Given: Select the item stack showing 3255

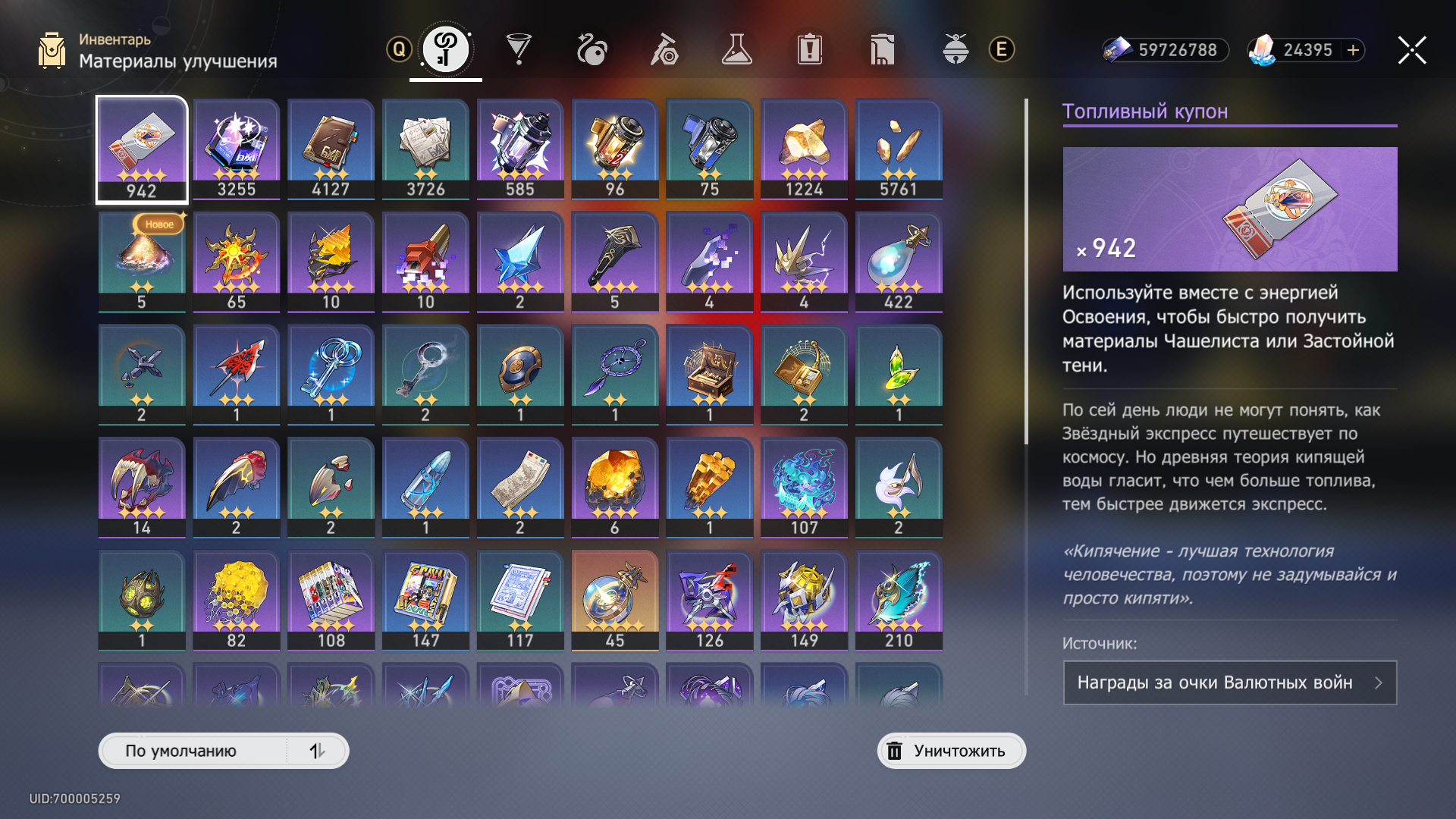Looking at the screenshot, I should [x=237, y=149].
